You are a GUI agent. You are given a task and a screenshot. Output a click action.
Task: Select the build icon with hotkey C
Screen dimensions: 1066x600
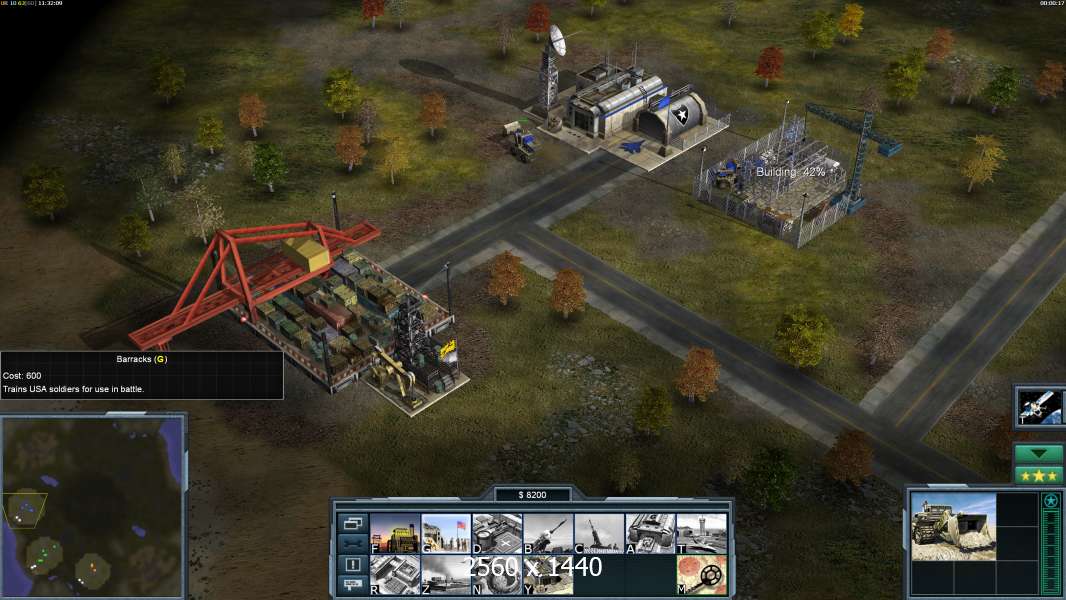pos(599,533)
